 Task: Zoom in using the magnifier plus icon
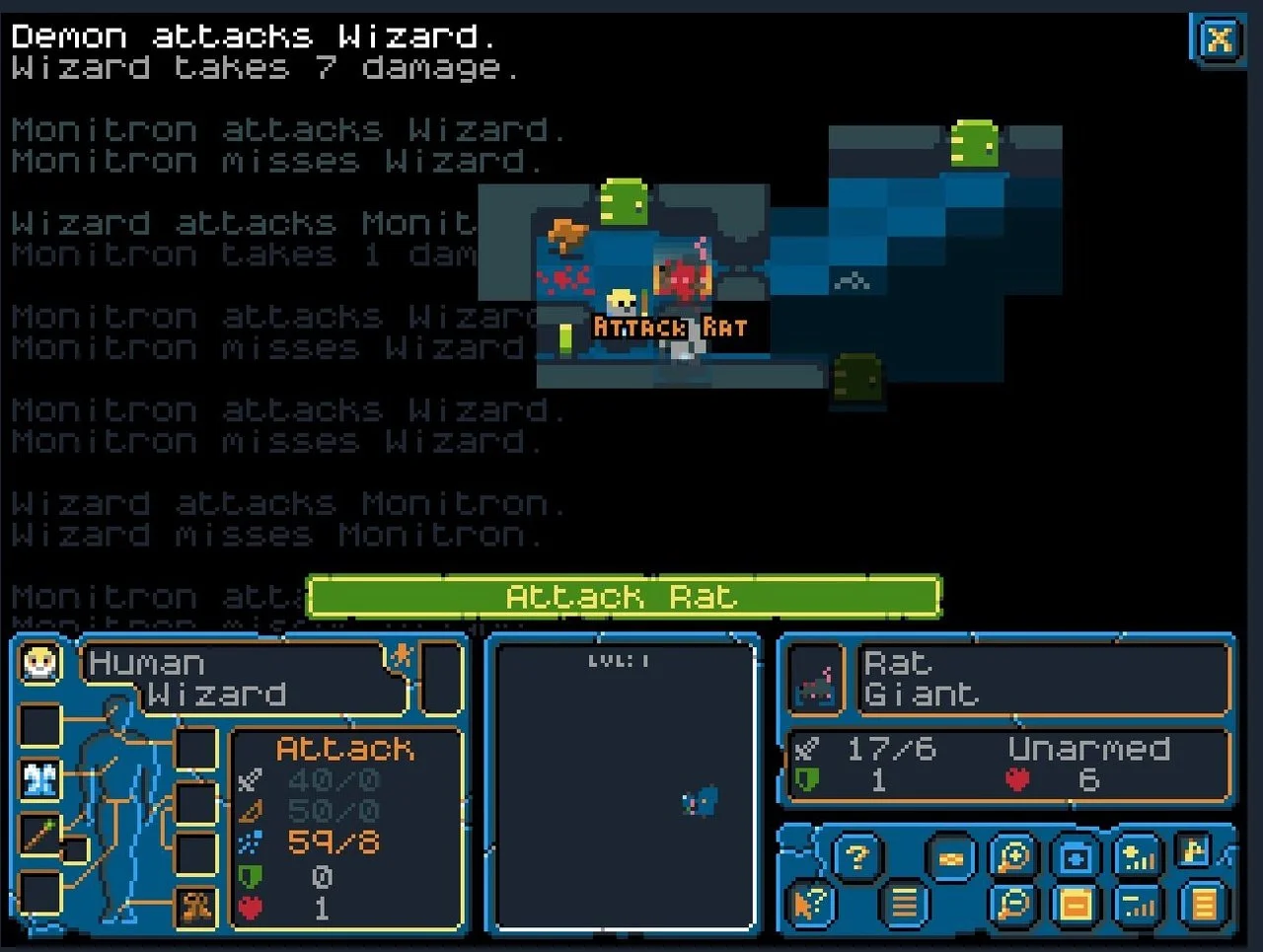pyautogui.click(x=1013, y=855)
